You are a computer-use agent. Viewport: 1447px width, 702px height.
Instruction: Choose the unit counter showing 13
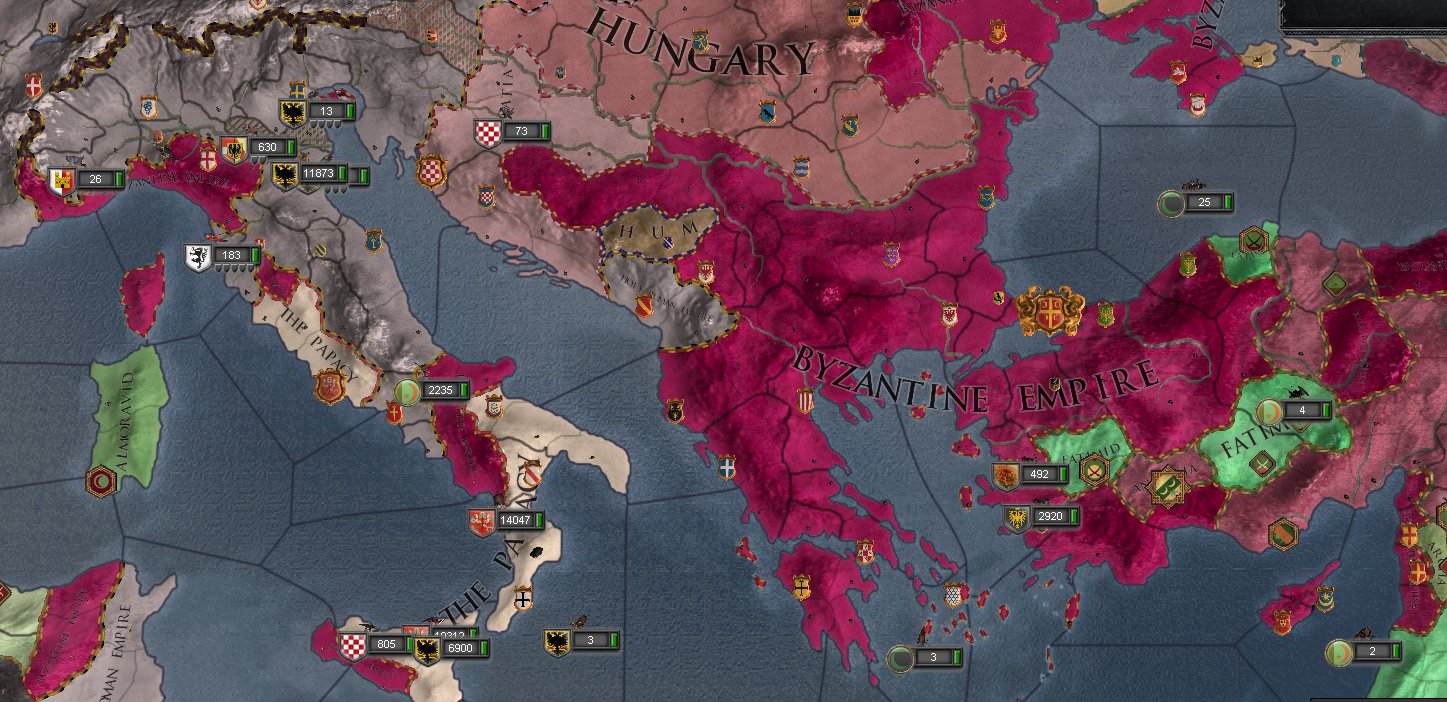[327, 112]
